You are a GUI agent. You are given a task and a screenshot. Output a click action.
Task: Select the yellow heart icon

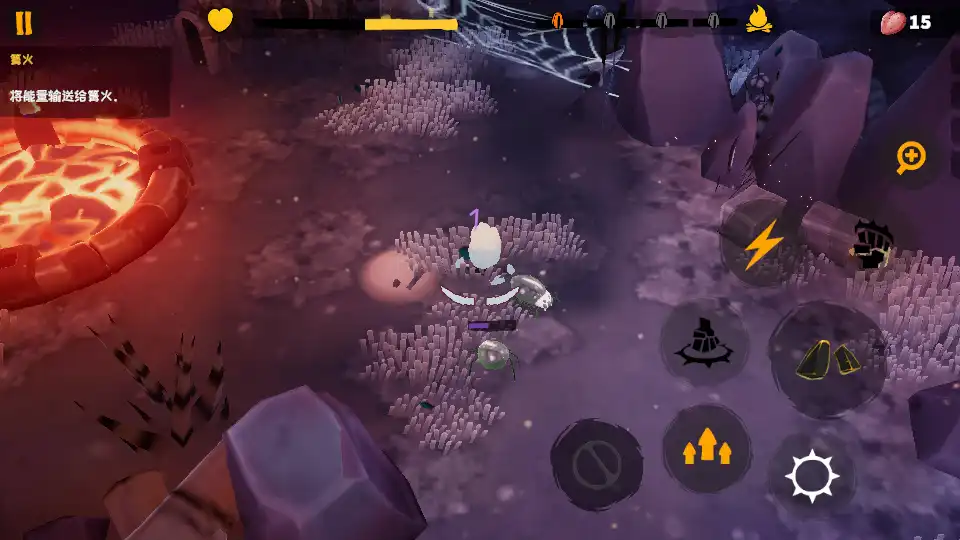220,20
